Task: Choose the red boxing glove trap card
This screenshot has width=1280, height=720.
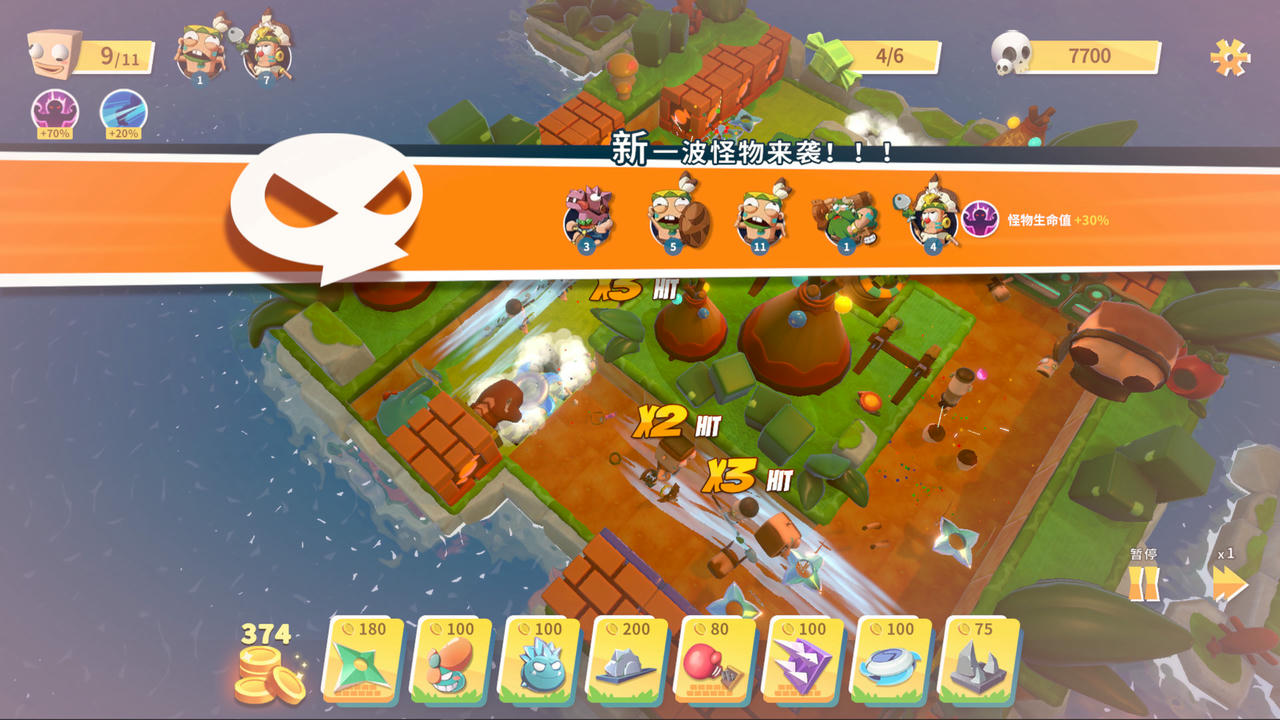Action: 716,659
